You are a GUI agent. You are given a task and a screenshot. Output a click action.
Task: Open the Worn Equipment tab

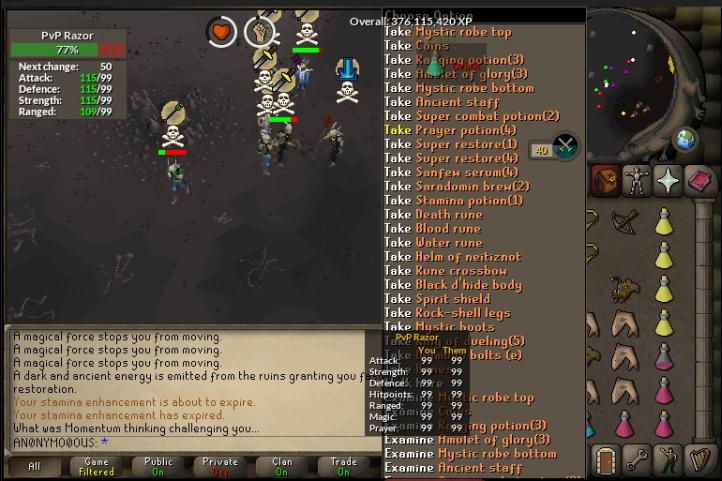[x=637, y=181]
